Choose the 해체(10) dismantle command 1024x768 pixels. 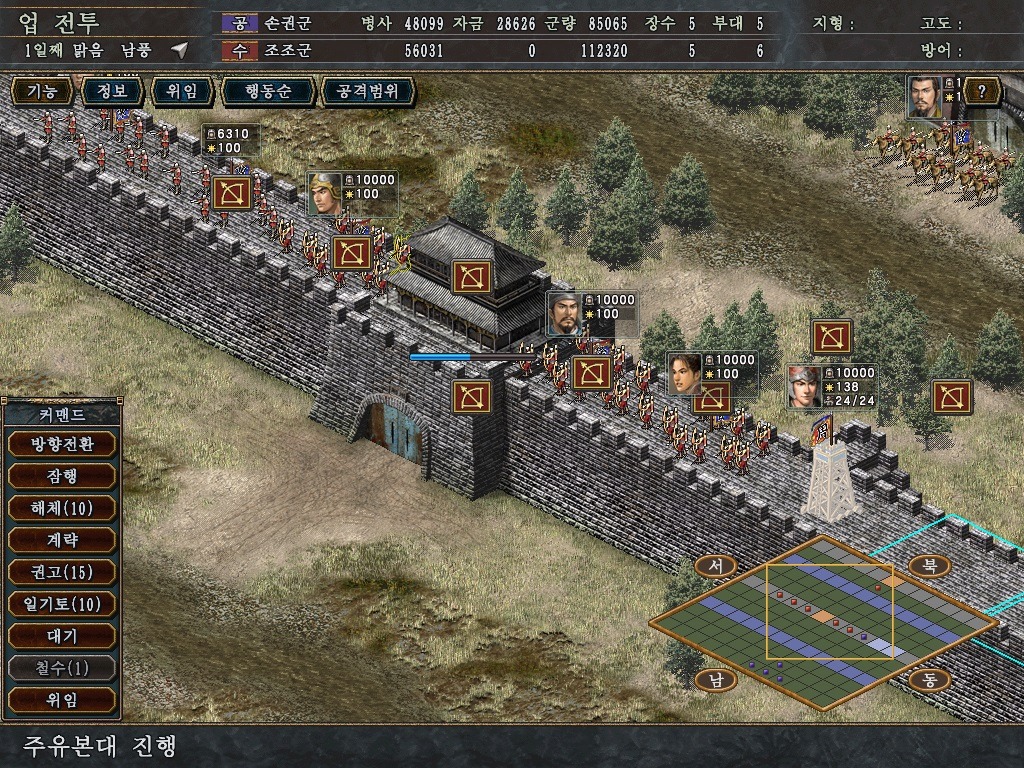(61, 508)
